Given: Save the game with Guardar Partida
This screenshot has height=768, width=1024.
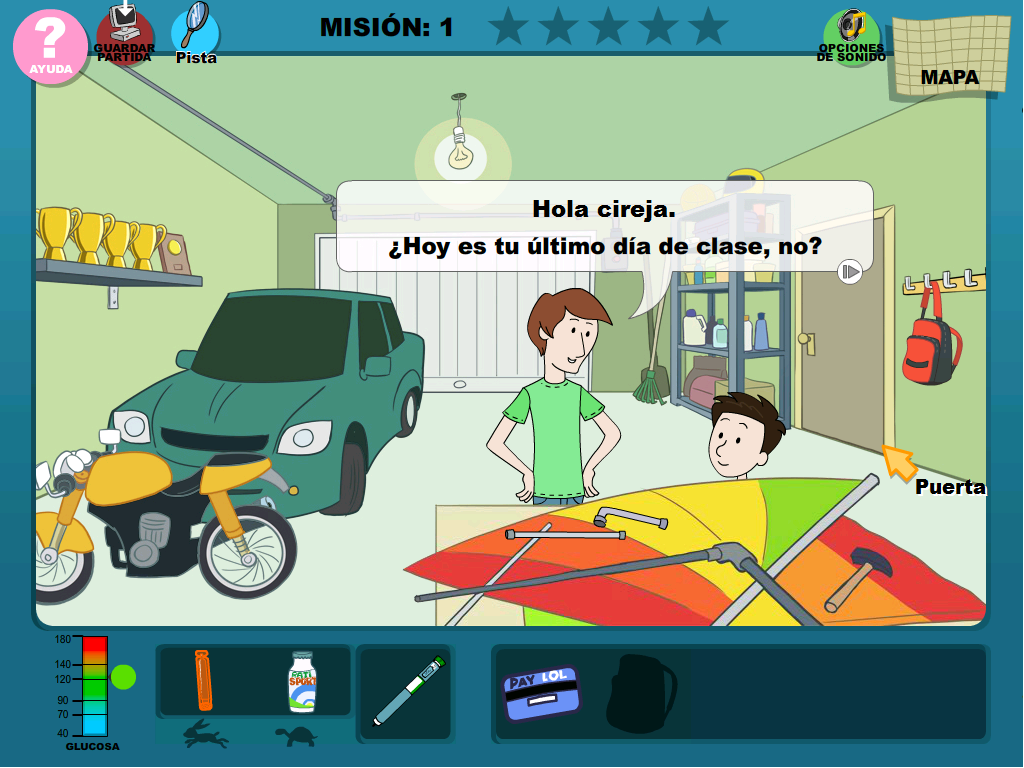Looking at the screenshot, I should (125, 35).
